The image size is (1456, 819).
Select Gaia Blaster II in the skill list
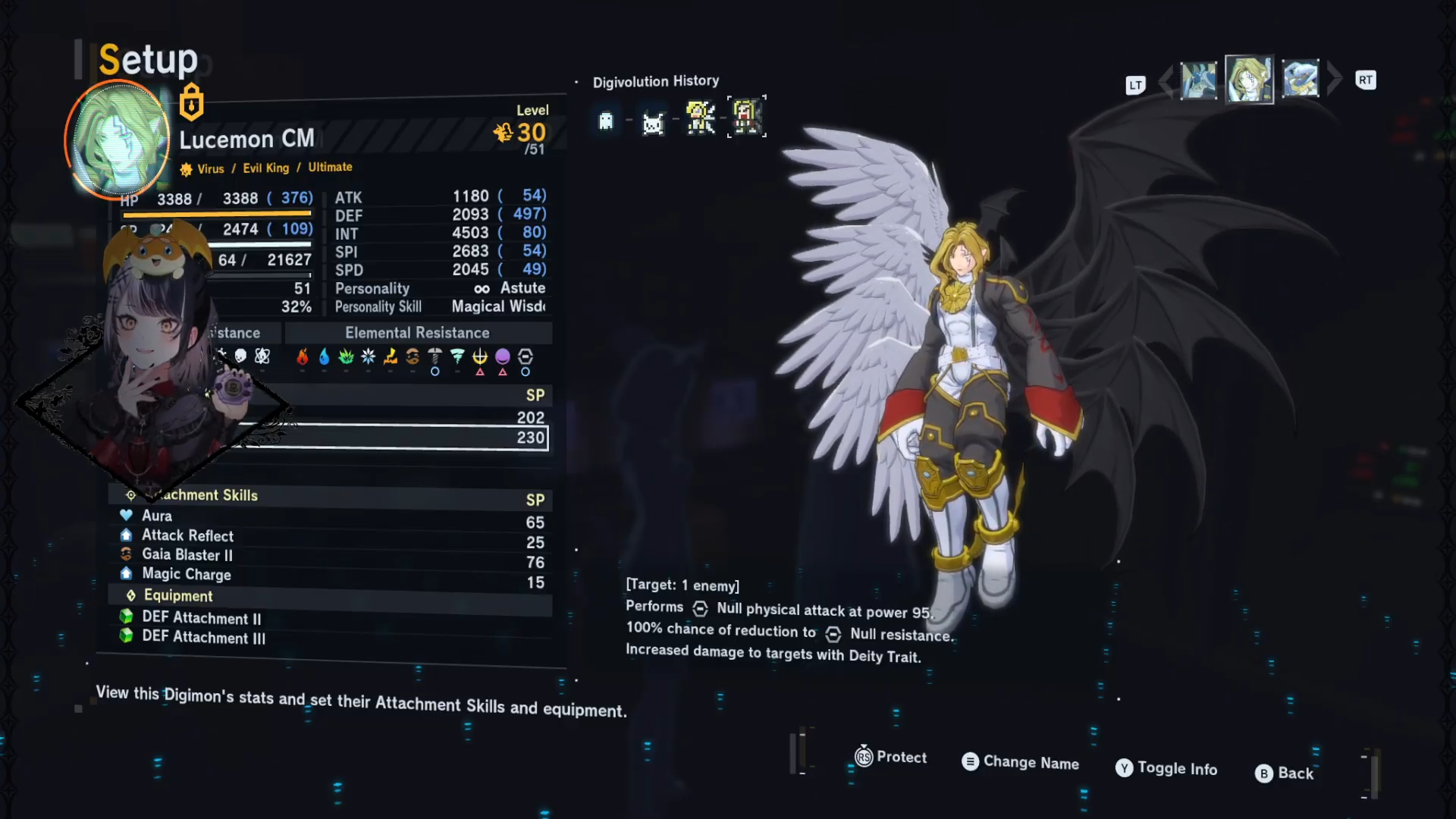point(187,555)
